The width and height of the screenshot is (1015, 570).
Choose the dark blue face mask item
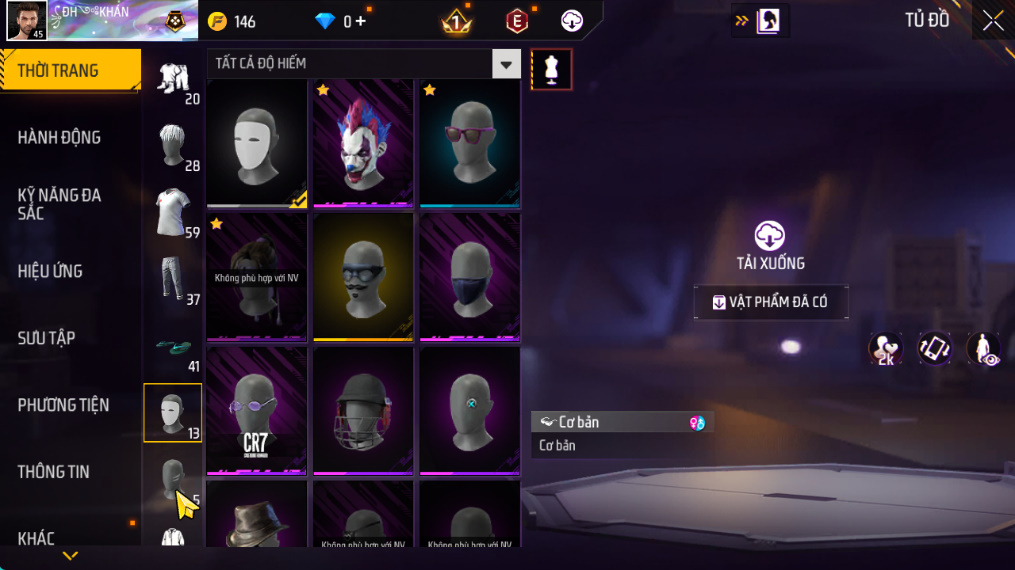[469, 277]
